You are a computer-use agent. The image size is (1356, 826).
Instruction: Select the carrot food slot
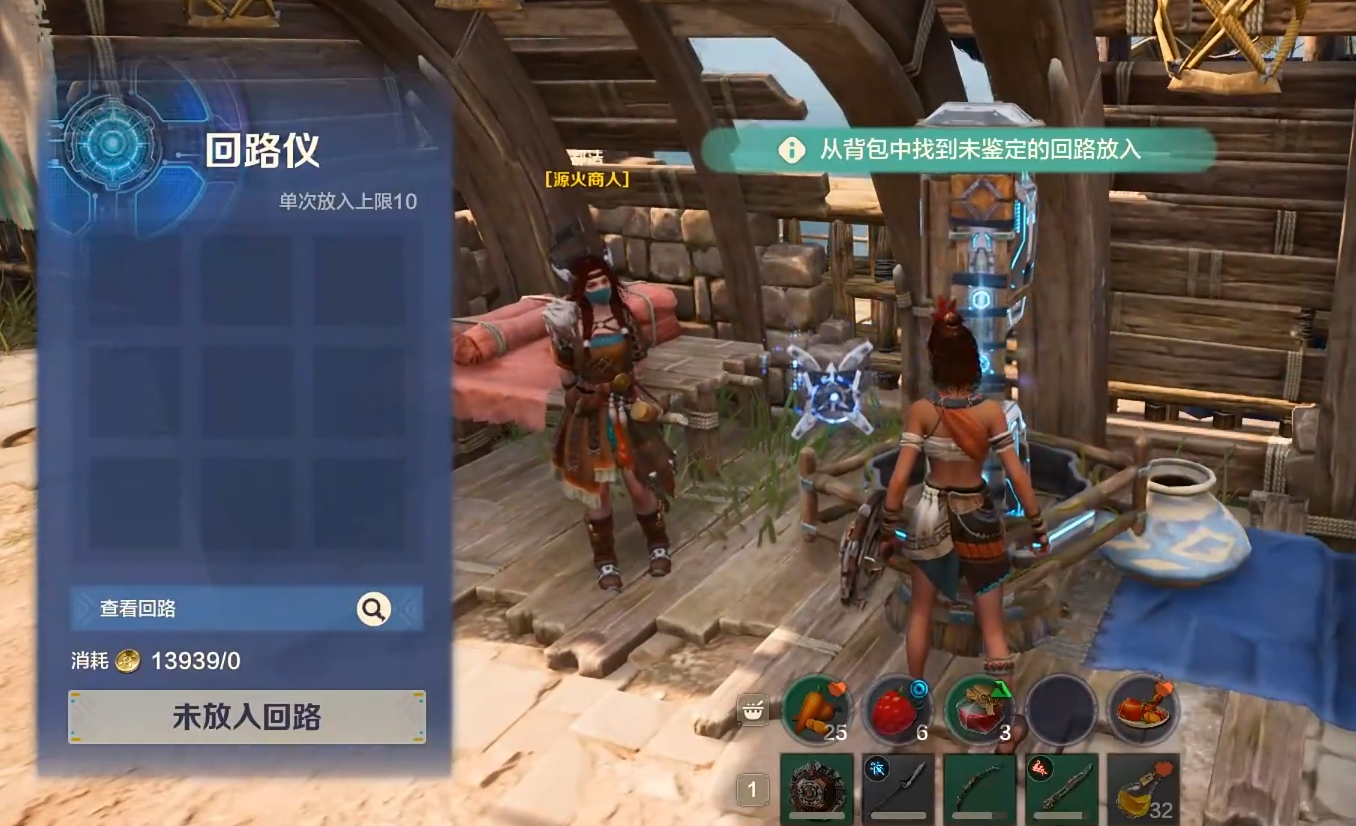[817, 709]
